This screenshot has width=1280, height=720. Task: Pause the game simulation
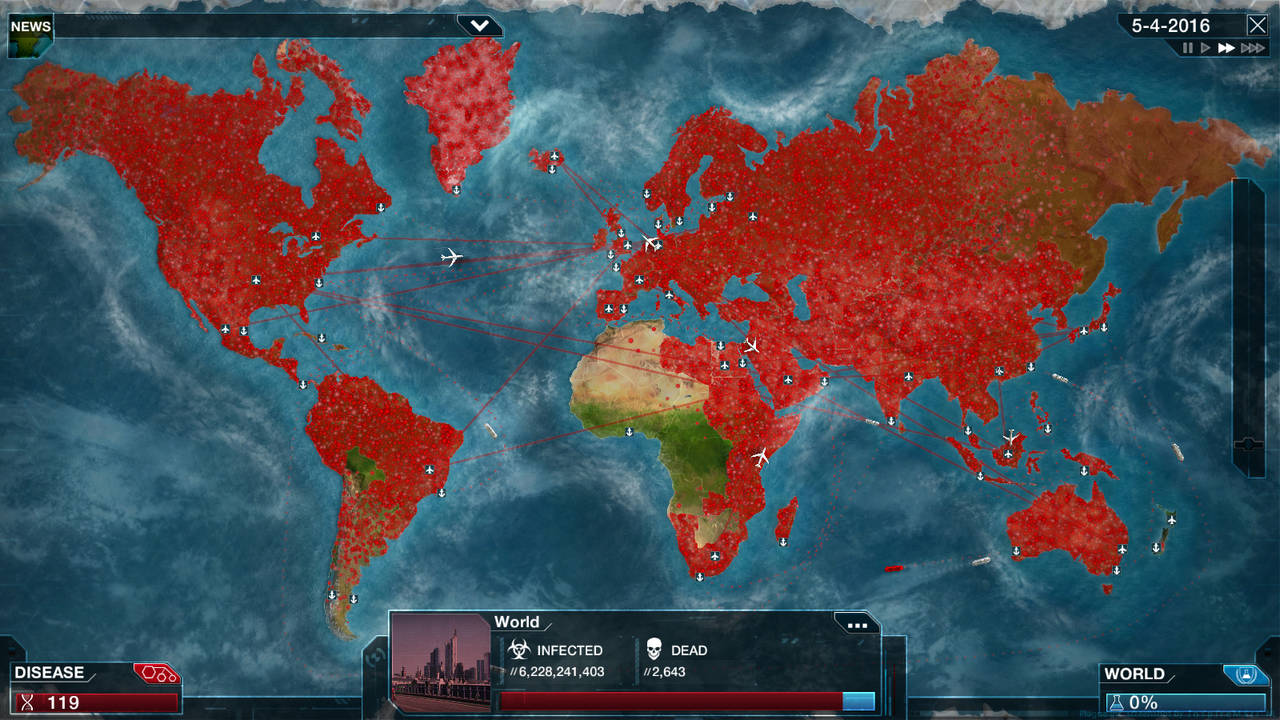1188,48
